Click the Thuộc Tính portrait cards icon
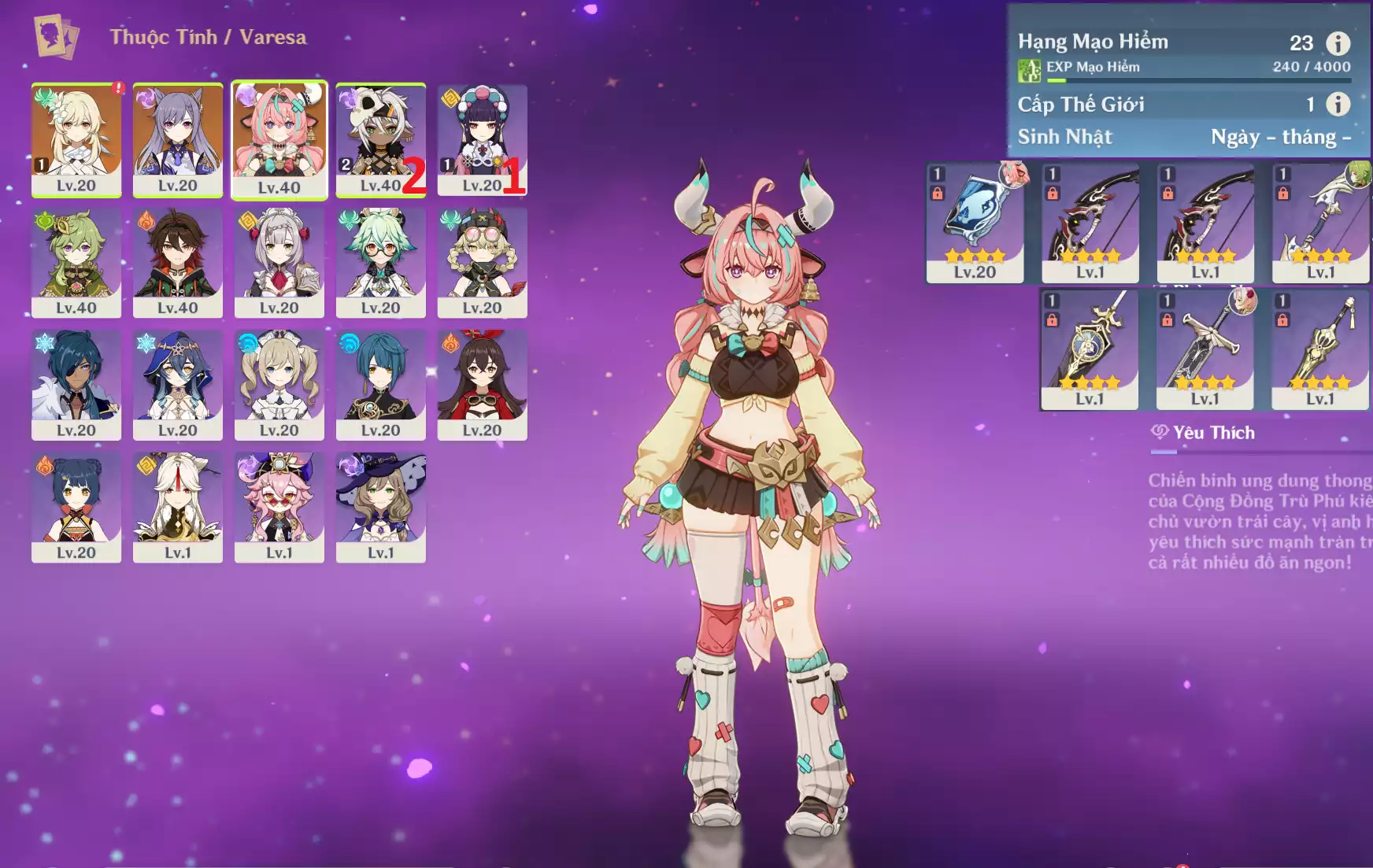 tap(56, 36)
